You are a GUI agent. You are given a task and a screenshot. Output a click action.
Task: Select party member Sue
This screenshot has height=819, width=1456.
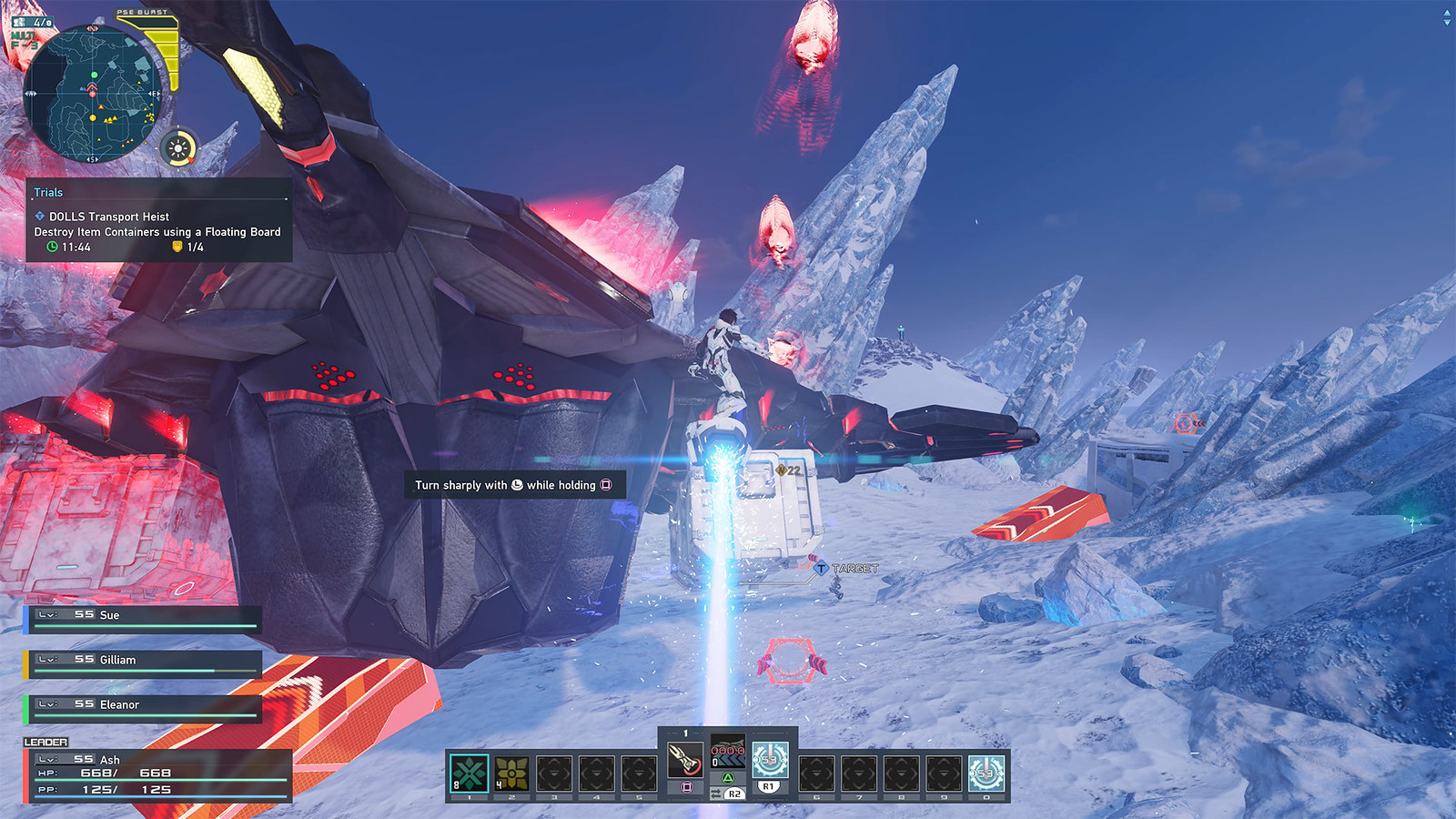point(143,619)
